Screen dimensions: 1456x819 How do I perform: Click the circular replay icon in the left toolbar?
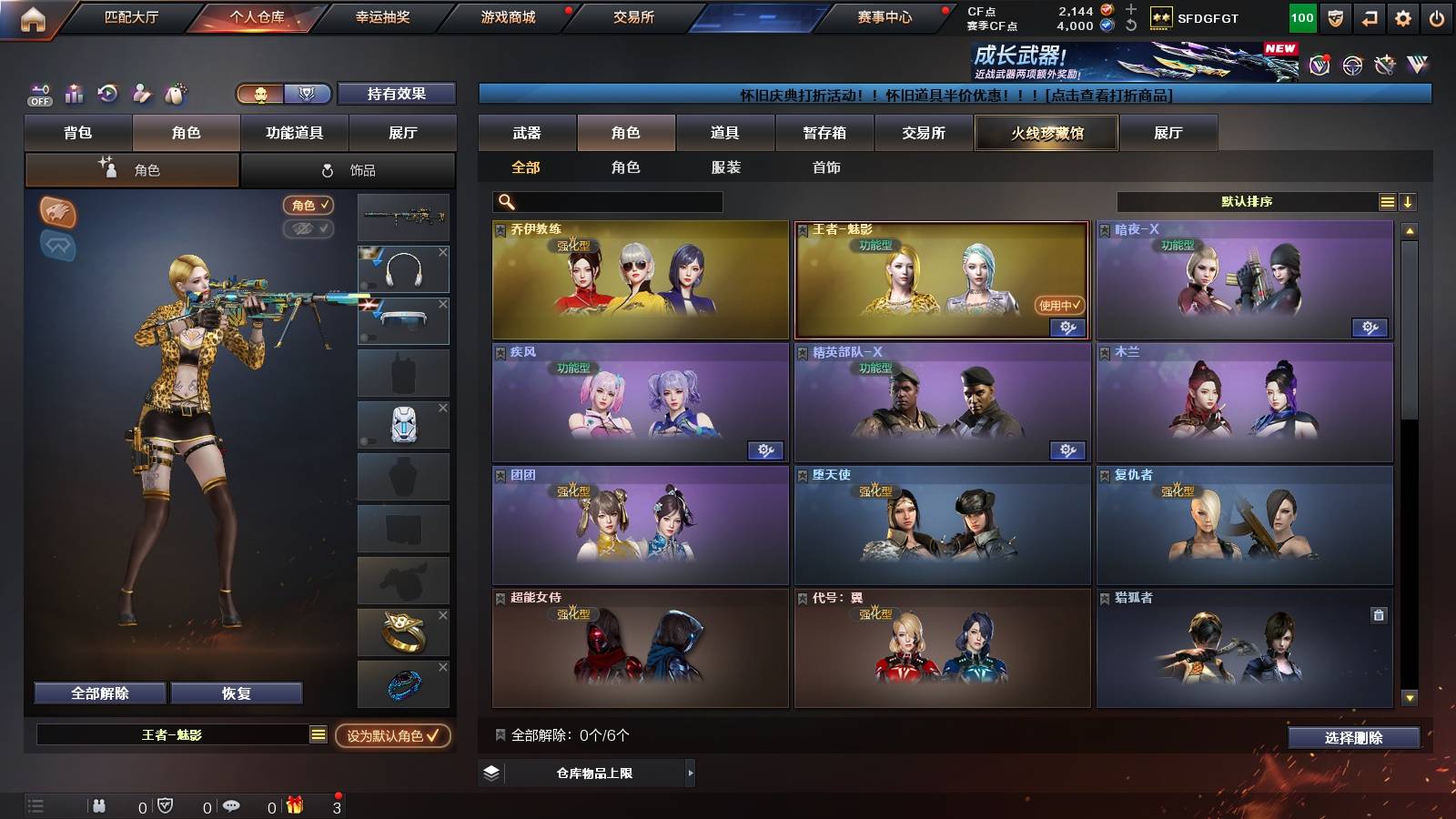(106, 93)
